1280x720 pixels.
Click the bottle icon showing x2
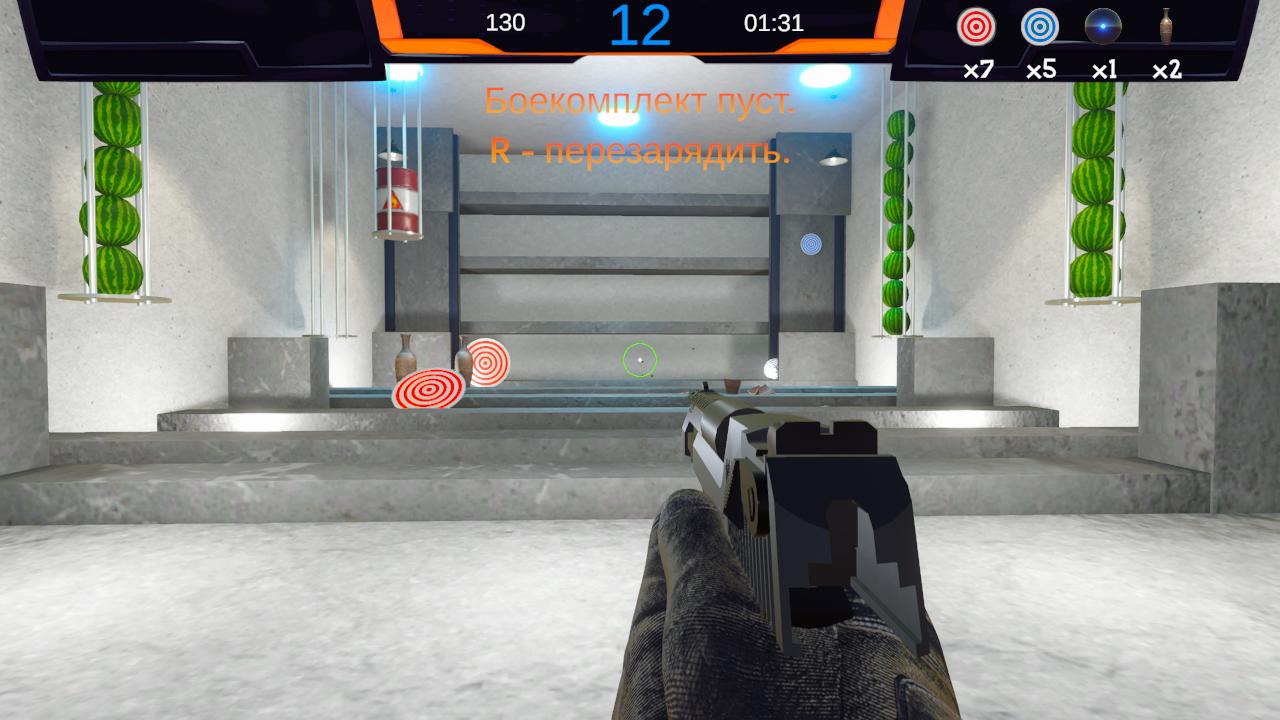[x=1168, y=29]
